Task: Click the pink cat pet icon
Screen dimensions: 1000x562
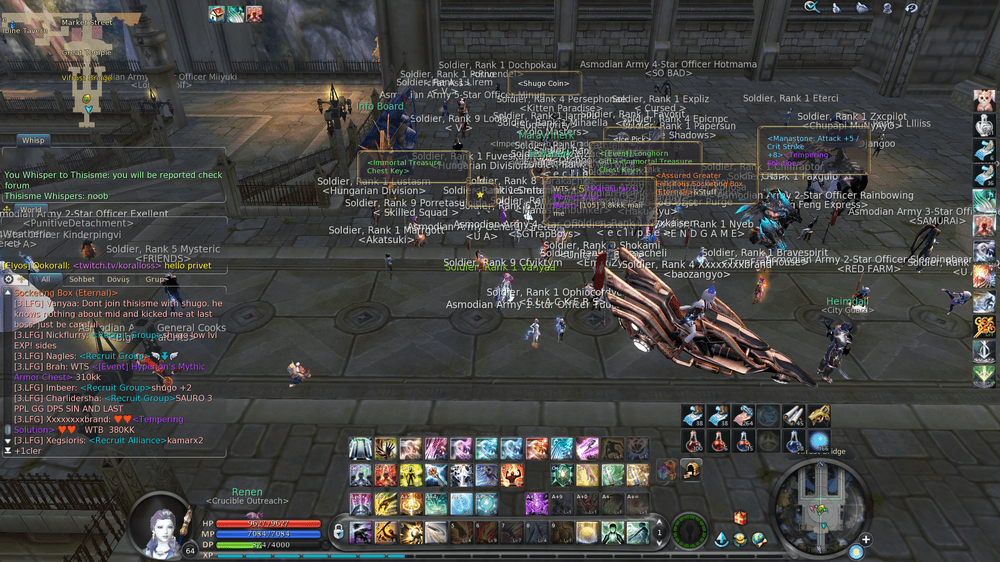Action: [x=984, y=100]
